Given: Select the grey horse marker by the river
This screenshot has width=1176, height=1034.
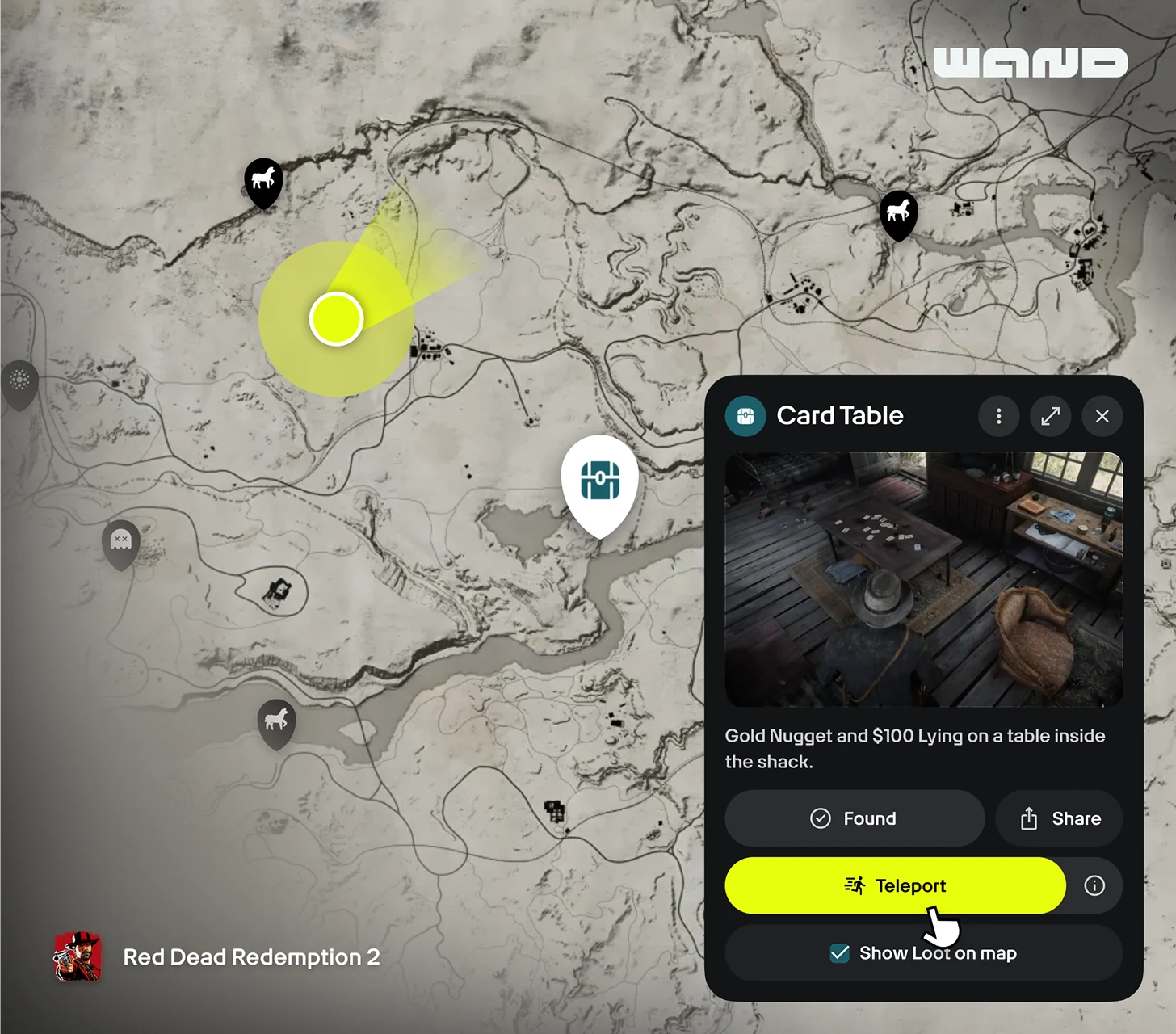Looking at the screenshot, I should pyautogui.click(x=276, y=720).
